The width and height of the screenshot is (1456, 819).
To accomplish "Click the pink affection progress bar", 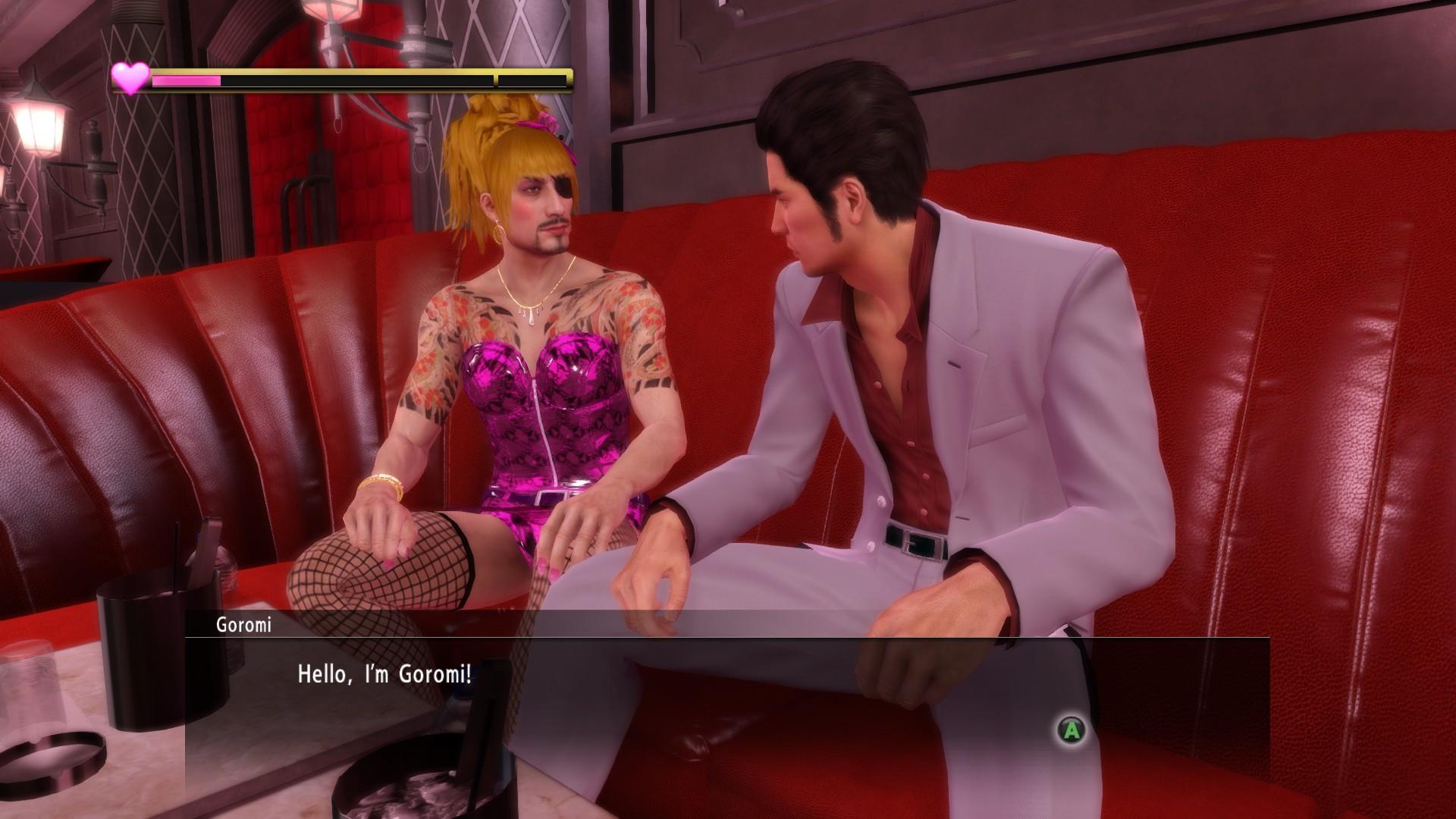I will 186,80.
